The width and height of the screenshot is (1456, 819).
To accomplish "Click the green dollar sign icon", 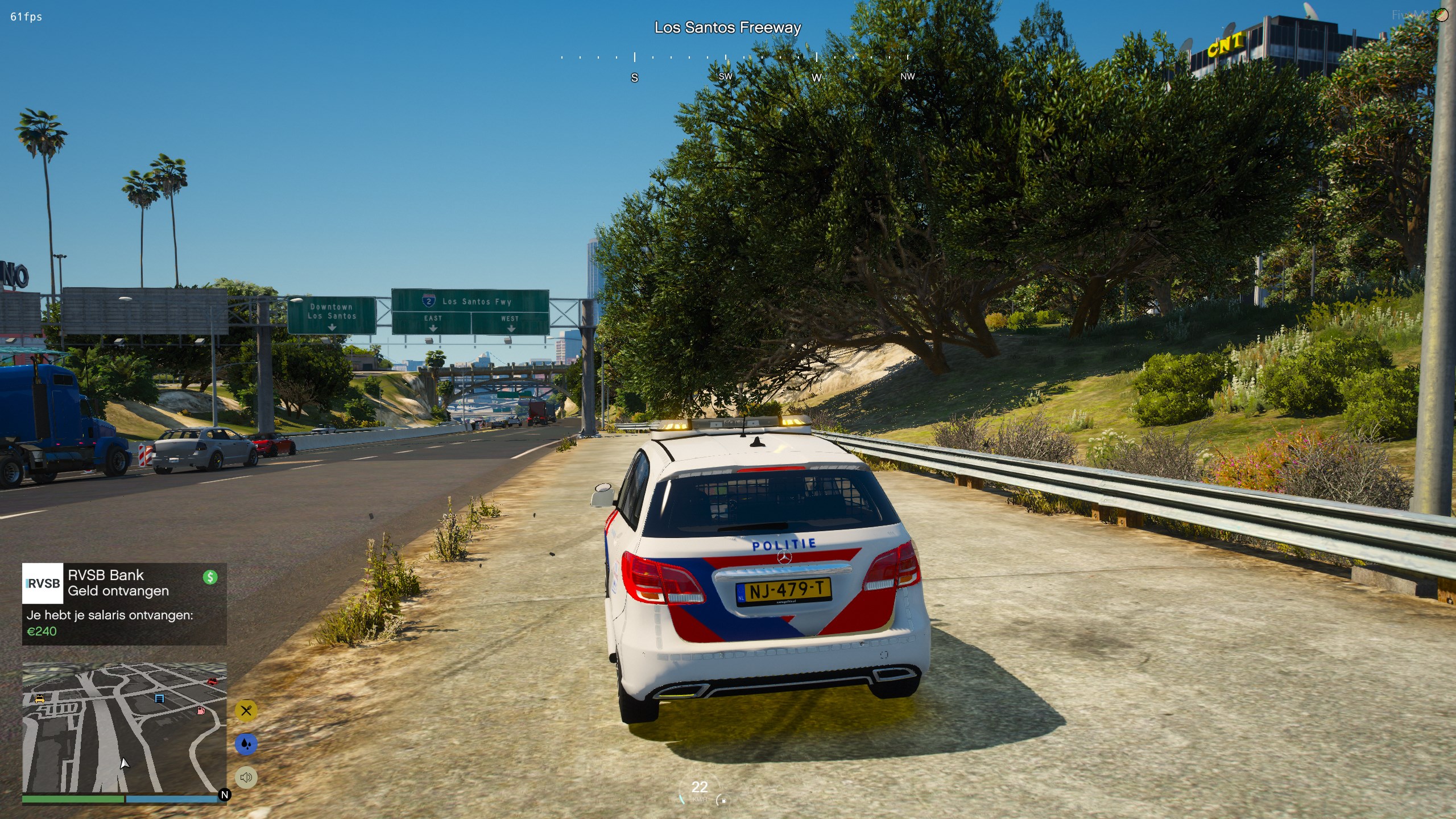I will click(210, 577).
